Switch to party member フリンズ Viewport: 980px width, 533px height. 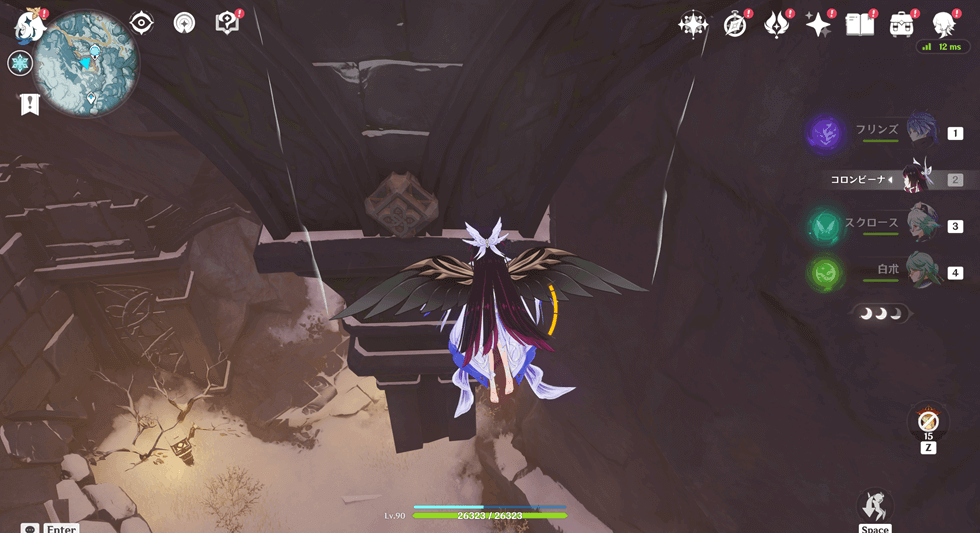(920, 131)
